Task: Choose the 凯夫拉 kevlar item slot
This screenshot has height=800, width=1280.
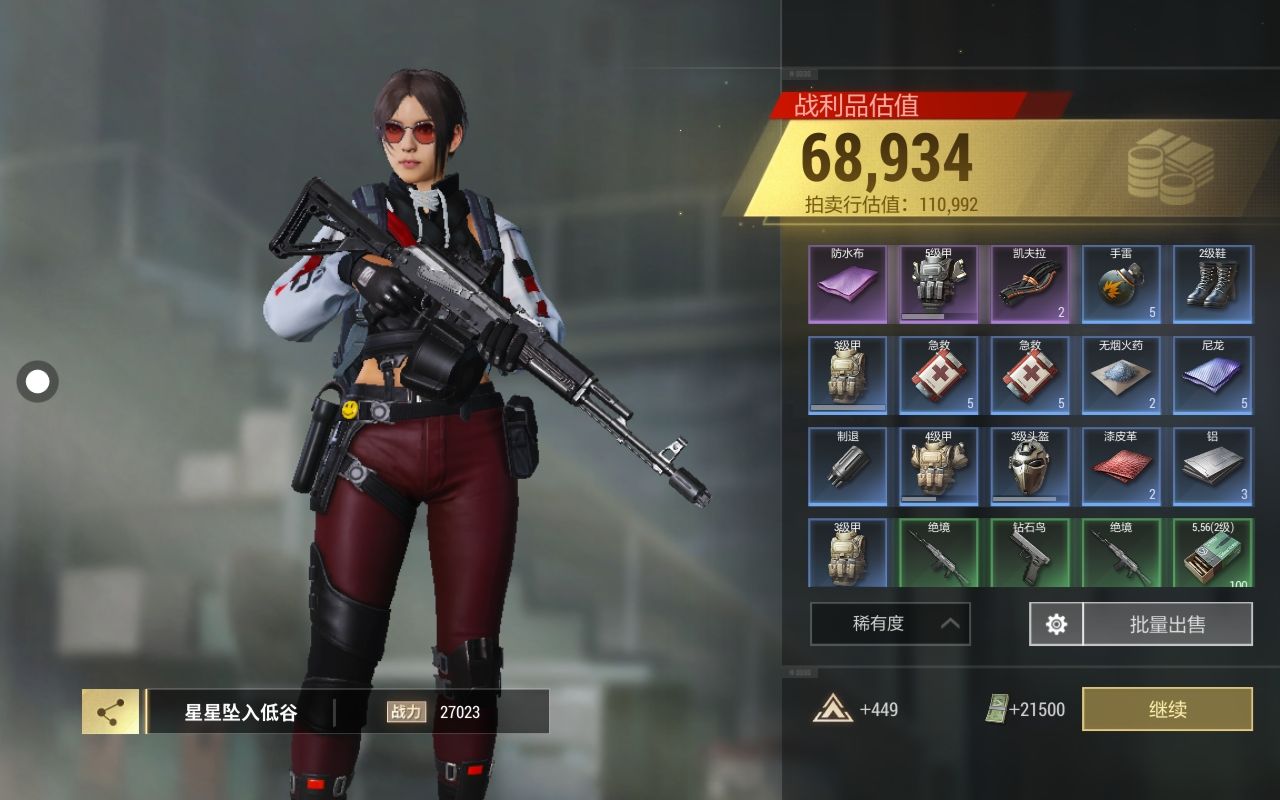Action: click(1030, 284)
